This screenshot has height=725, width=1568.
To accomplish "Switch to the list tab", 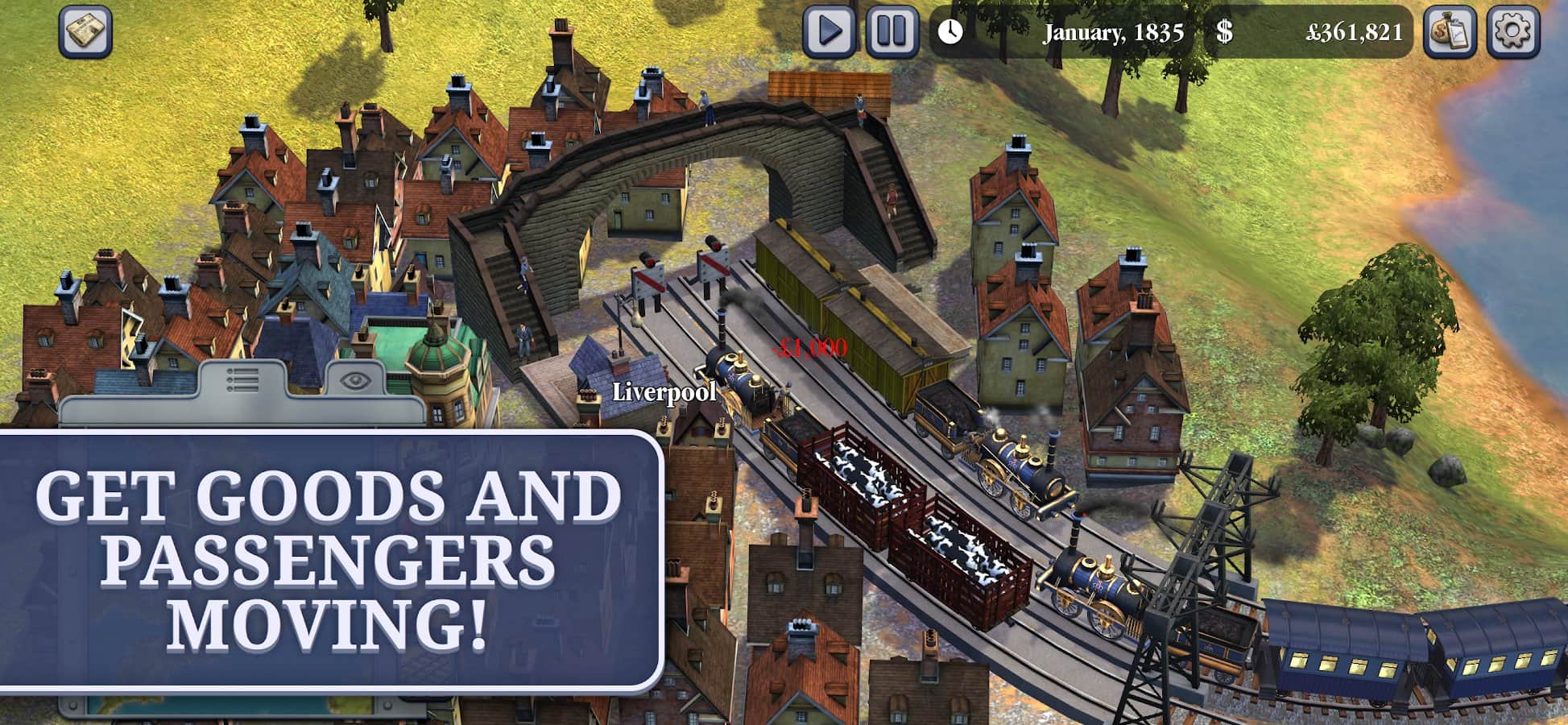I will pyautogui.click(x=242, y=379).
